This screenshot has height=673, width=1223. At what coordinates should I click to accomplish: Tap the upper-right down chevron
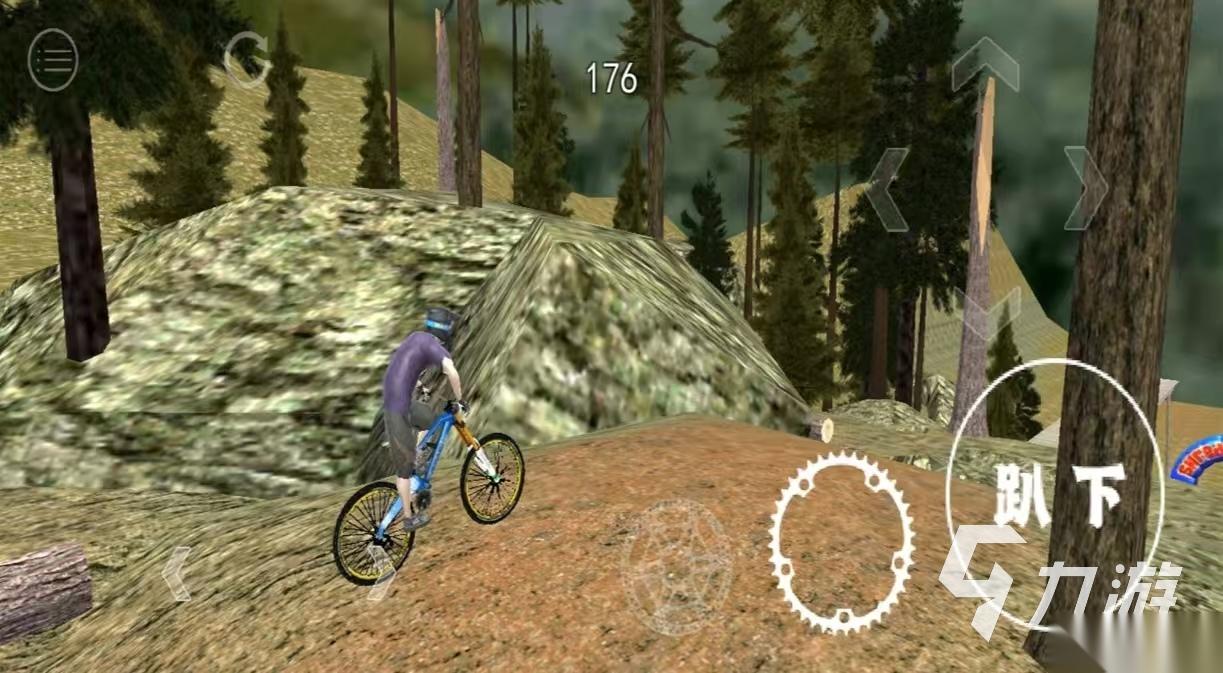point(987,310)
